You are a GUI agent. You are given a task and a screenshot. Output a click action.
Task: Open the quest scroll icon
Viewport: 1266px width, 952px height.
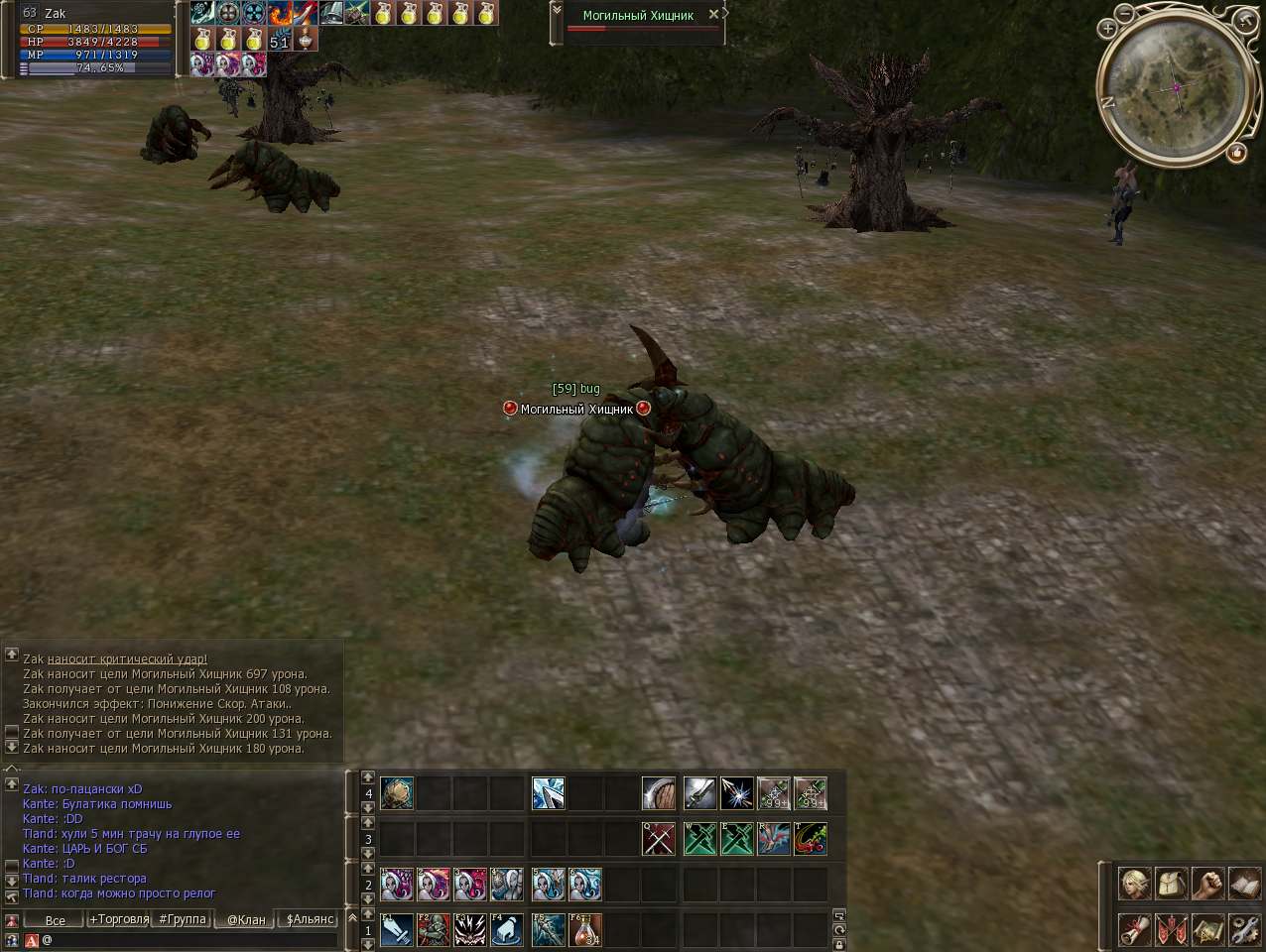pos(1135,929)
